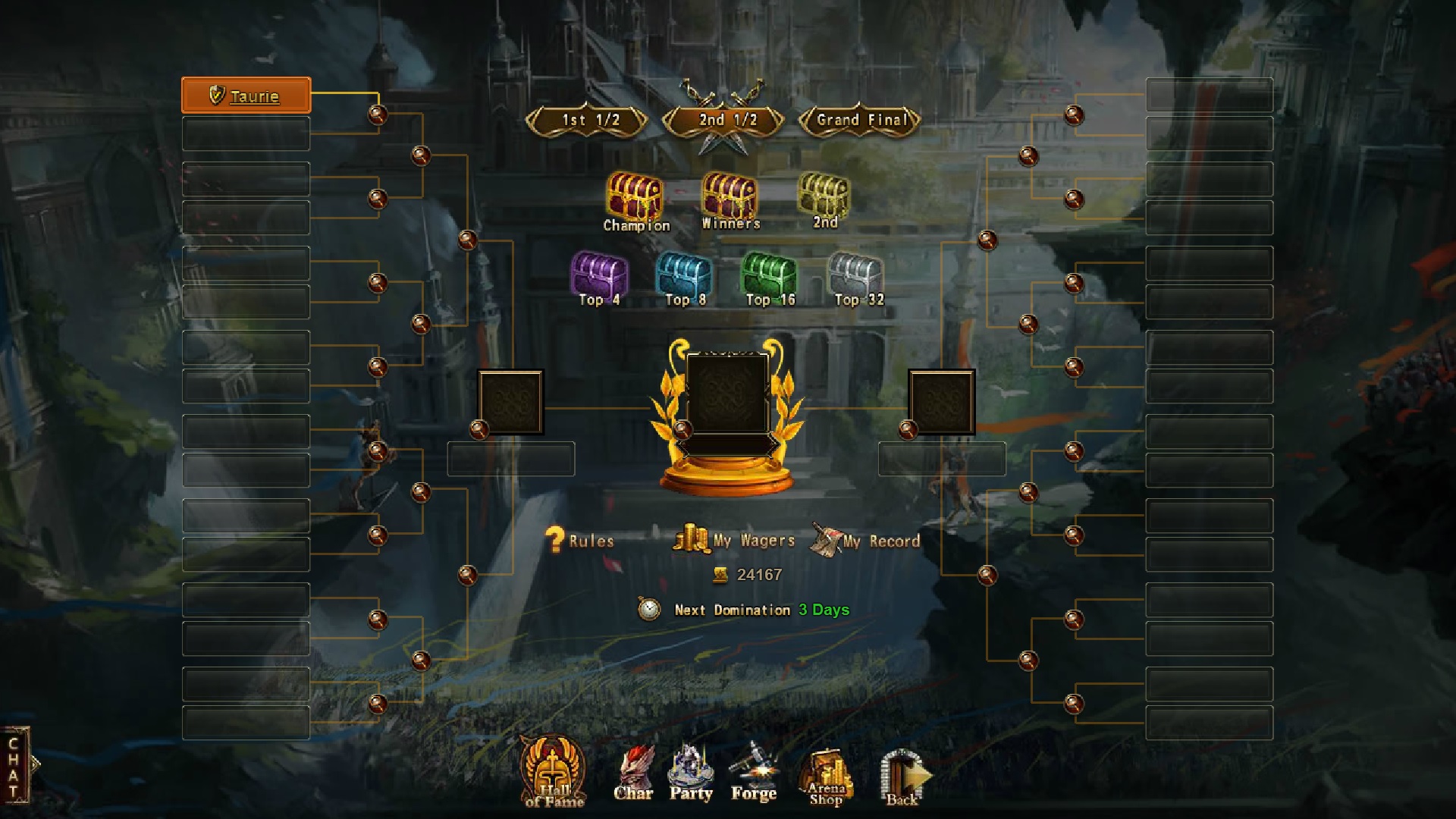The height and width of the screenshot is (819, 1456).
Task: Inspect the 2nd place chest
Action: [824, 196]
